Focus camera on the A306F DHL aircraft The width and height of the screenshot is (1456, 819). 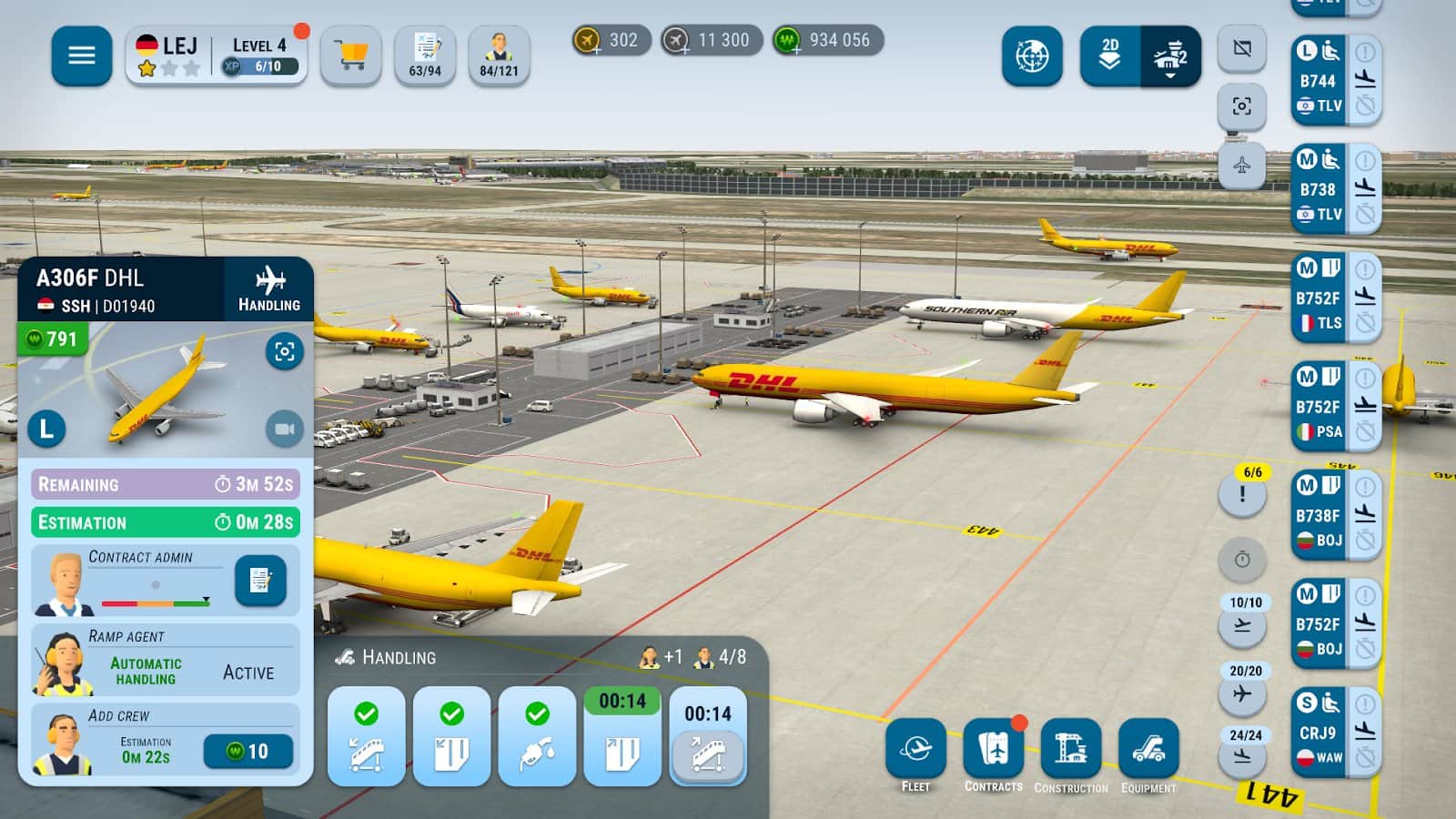click(284, 351)
